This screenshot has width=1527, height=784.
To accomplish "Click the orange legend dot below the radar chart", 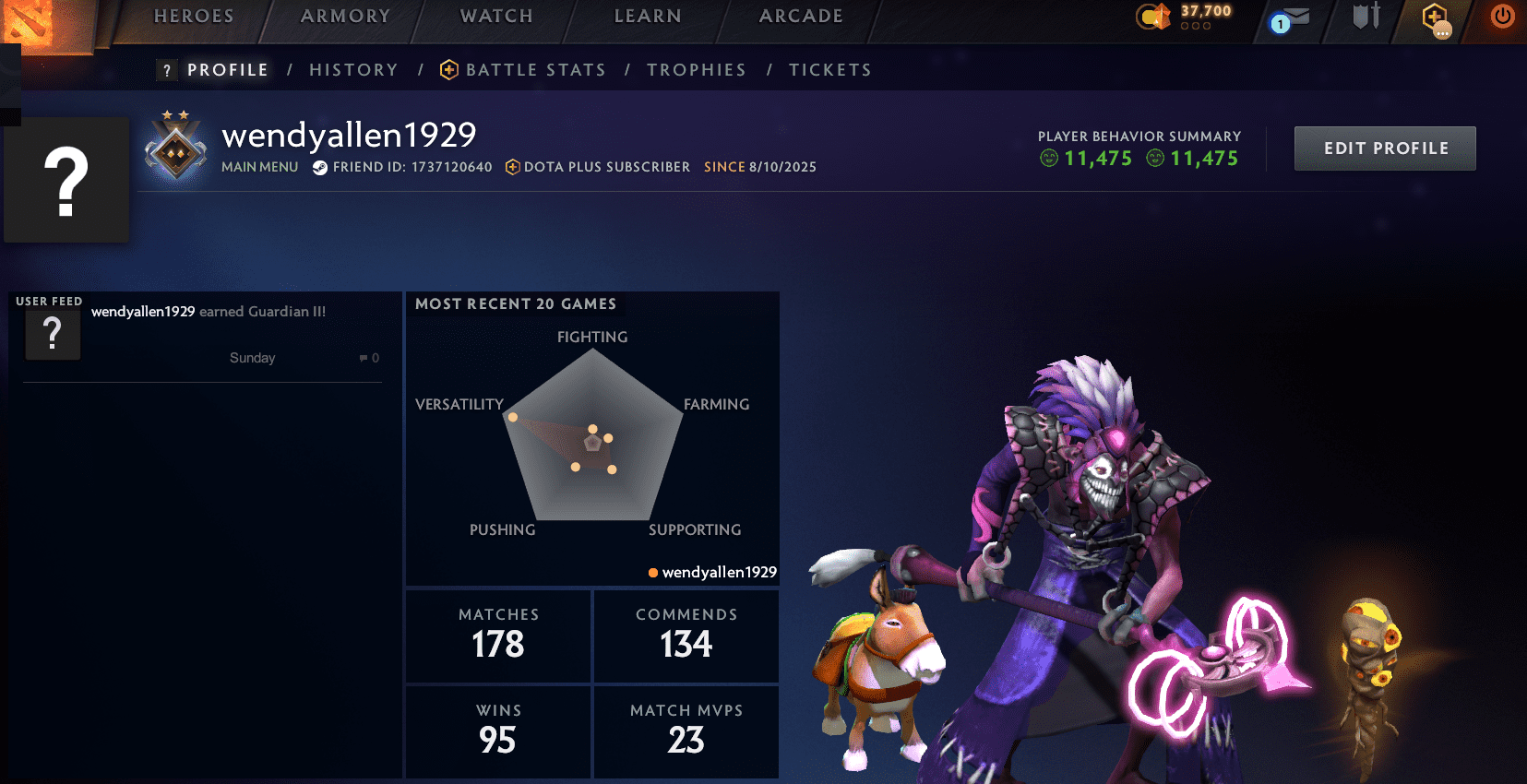I will (x=652, y=572).
